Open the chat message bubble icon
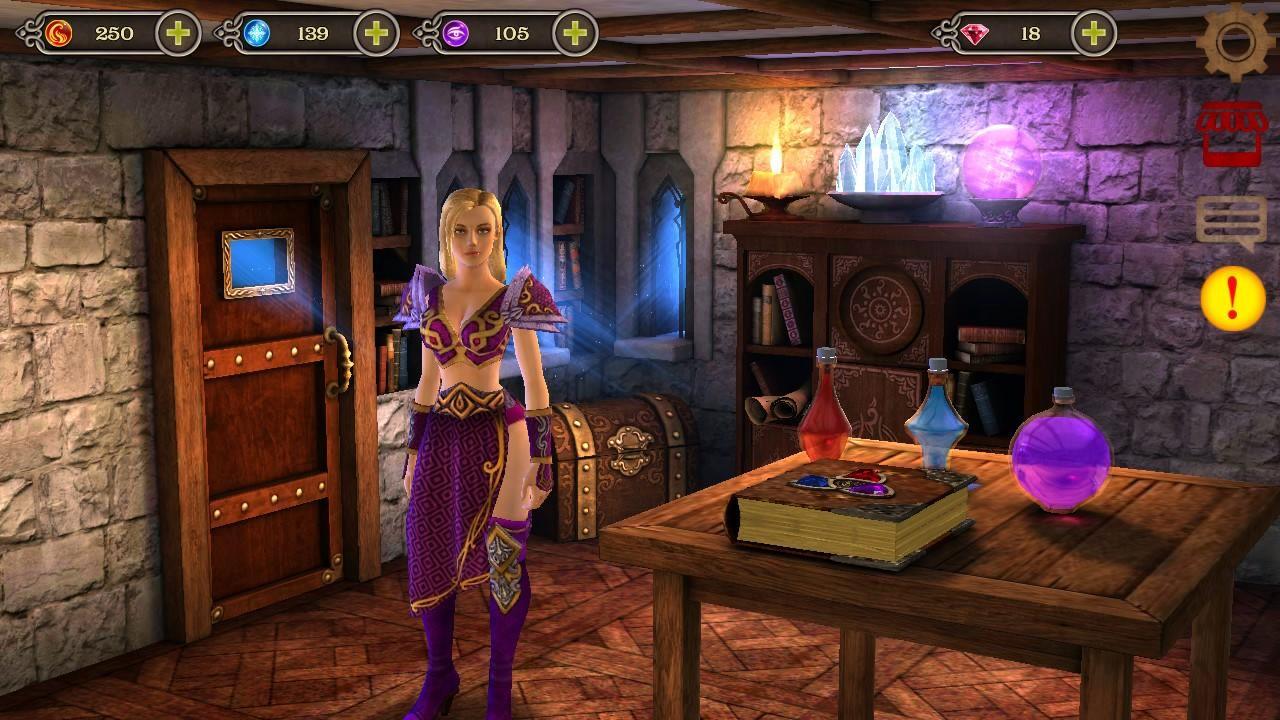The height and width of the screenshot is (720, 1280). [x=1231, y=221]
